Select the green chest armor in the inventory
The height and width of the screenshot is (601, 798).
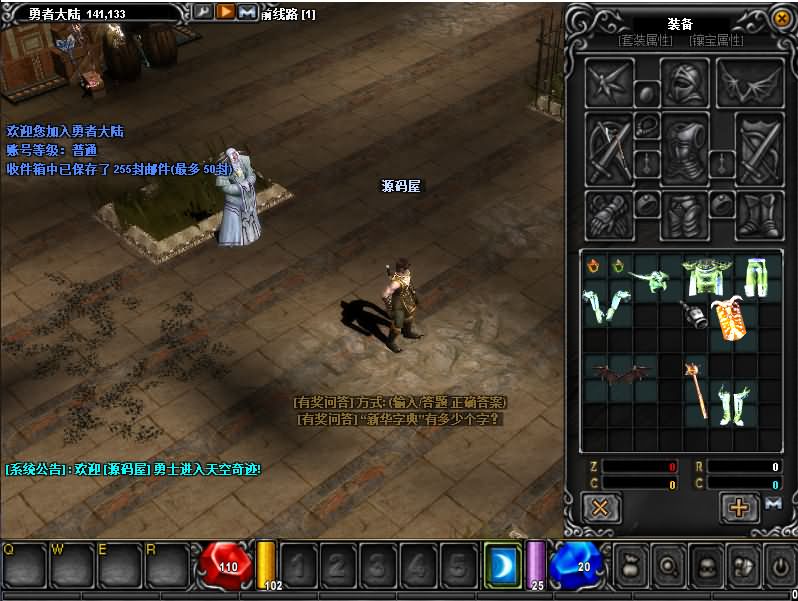point(703,276)
